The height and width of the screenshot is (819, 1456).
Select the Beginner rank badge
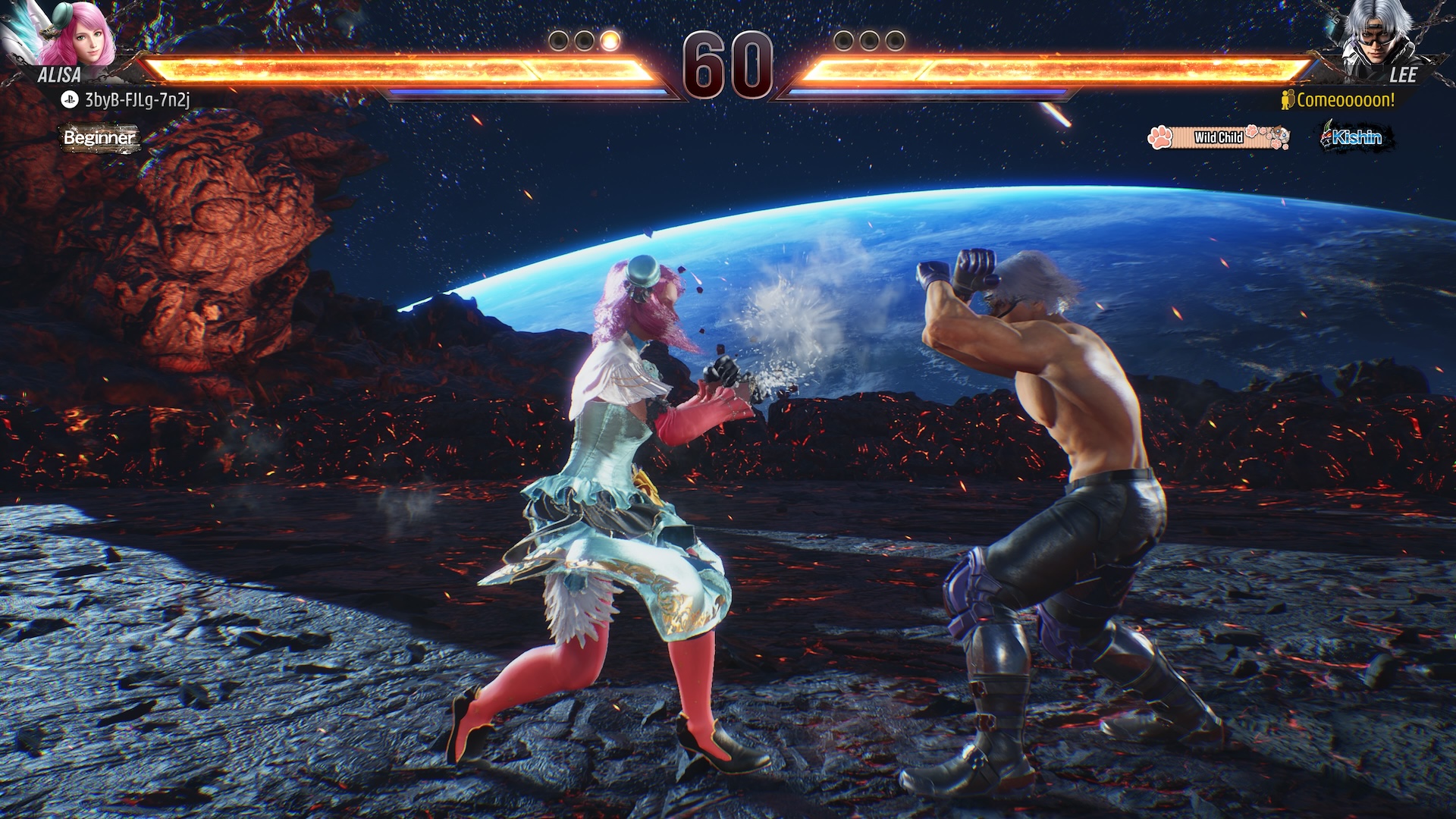click(99, 138)
